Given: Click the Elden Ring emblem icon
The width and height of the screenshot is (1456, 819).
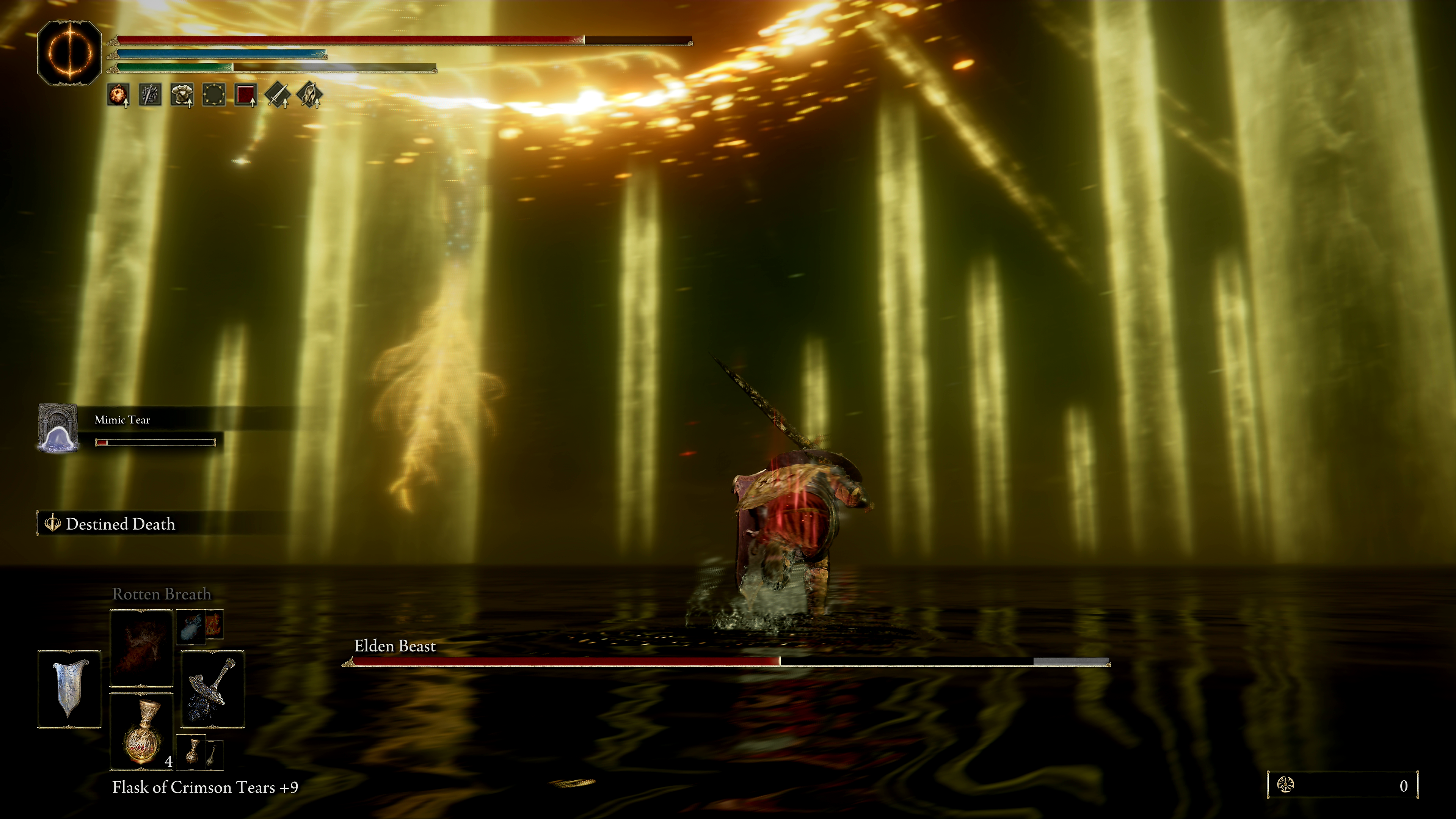Looking at the screenshot, I should click(x=69, y=53).
